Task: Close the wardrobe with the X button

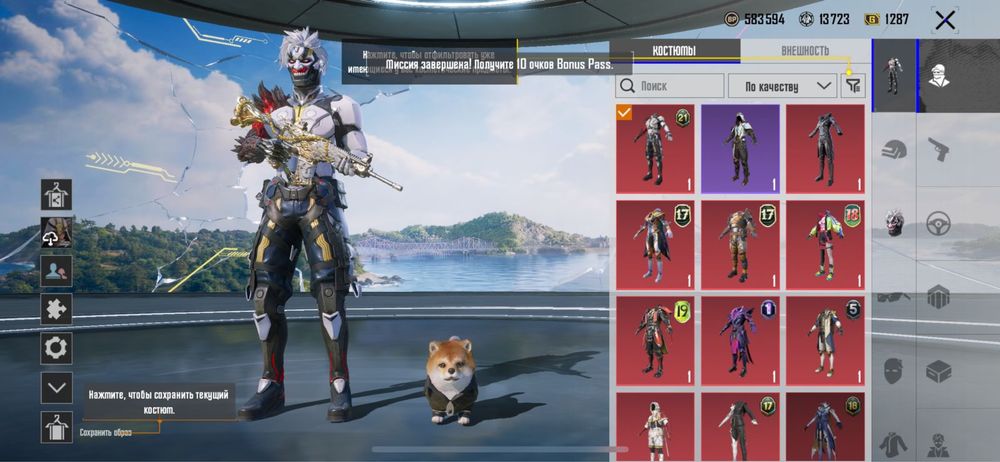Action: click(x=944, y=20)
